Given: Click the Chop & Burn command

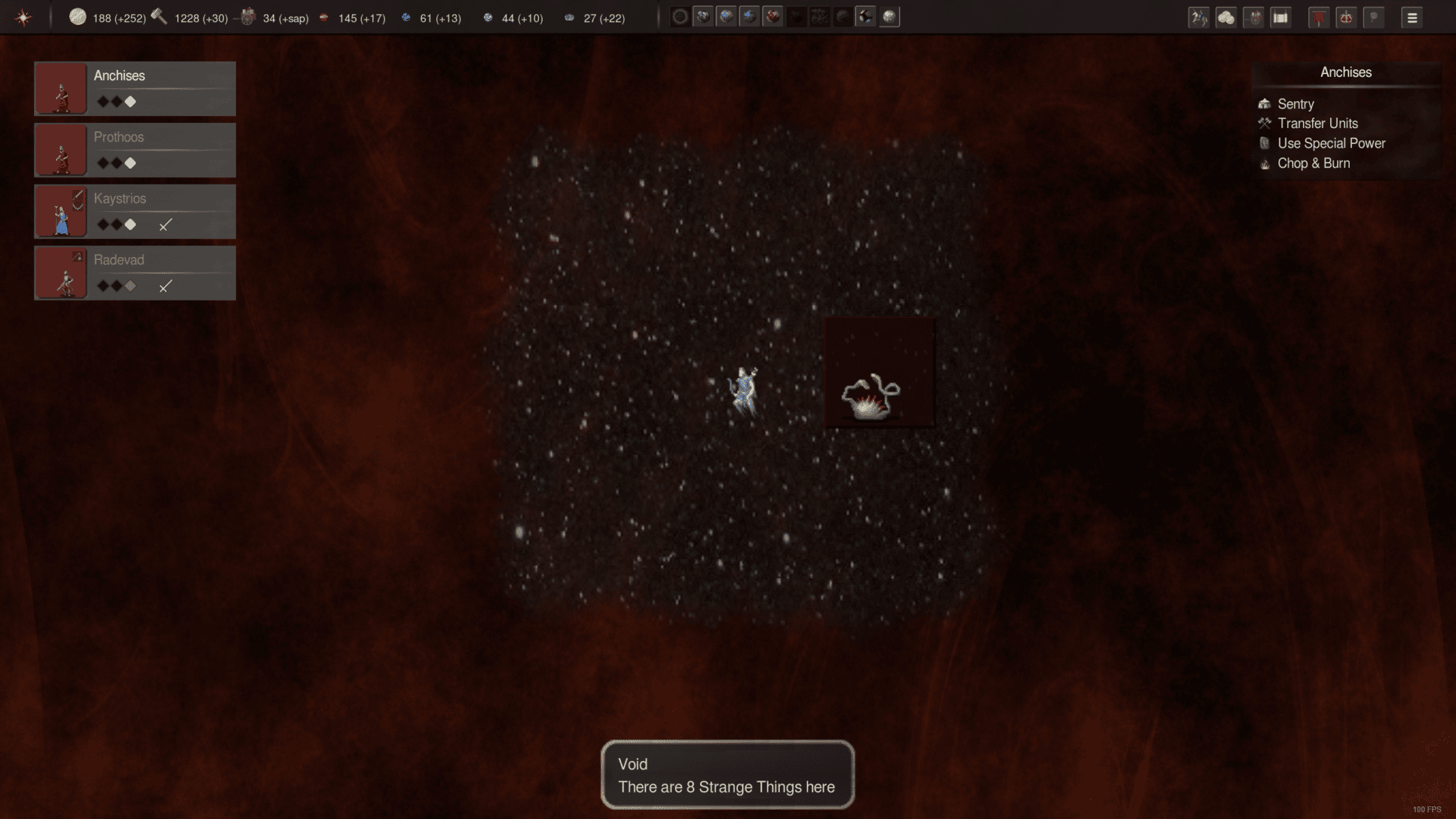Looking at the screenshot, I should [1314, 163].
